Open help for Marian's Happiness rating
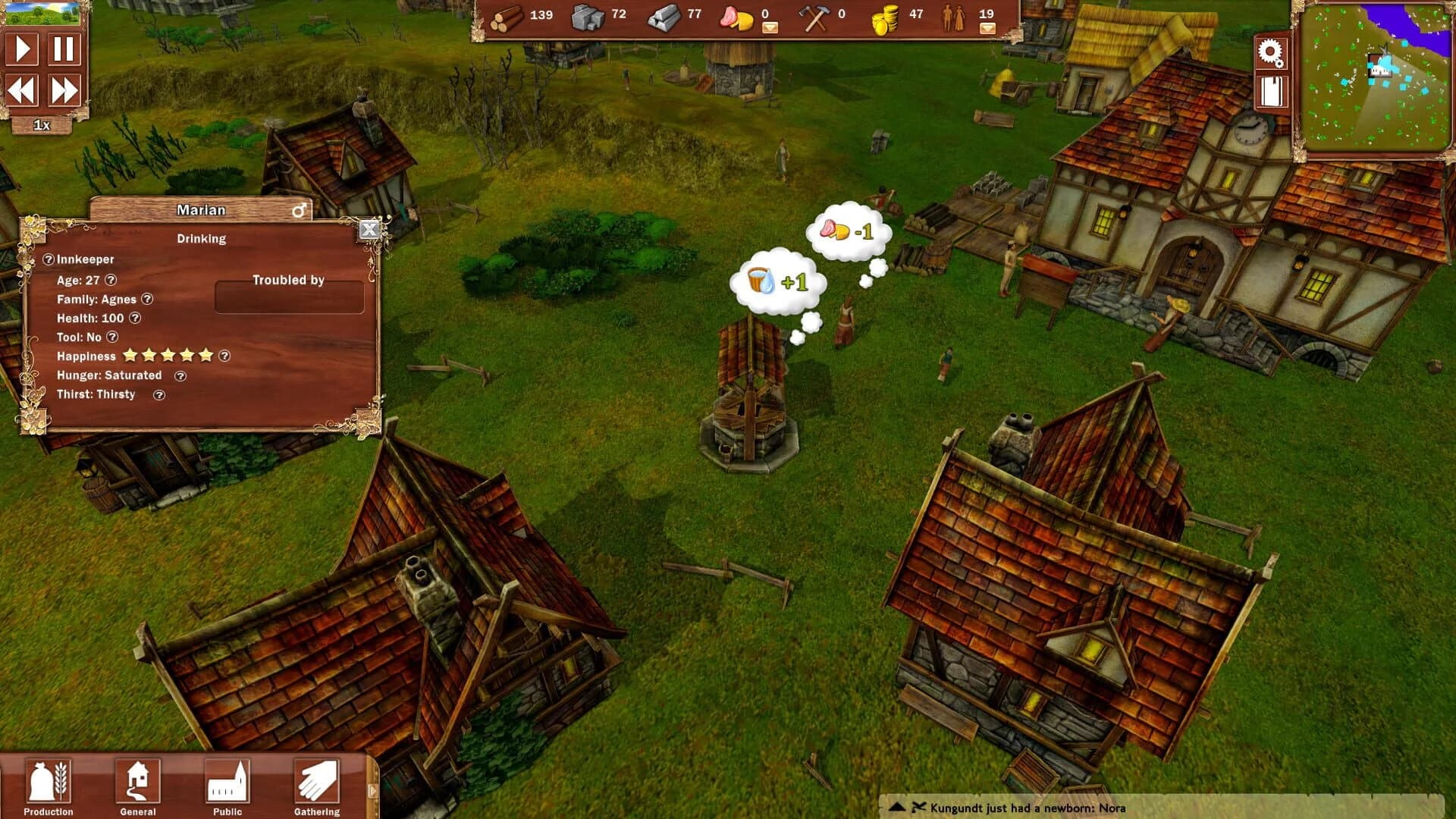Viewport: 1456px width, 819px height. [224, 356]
